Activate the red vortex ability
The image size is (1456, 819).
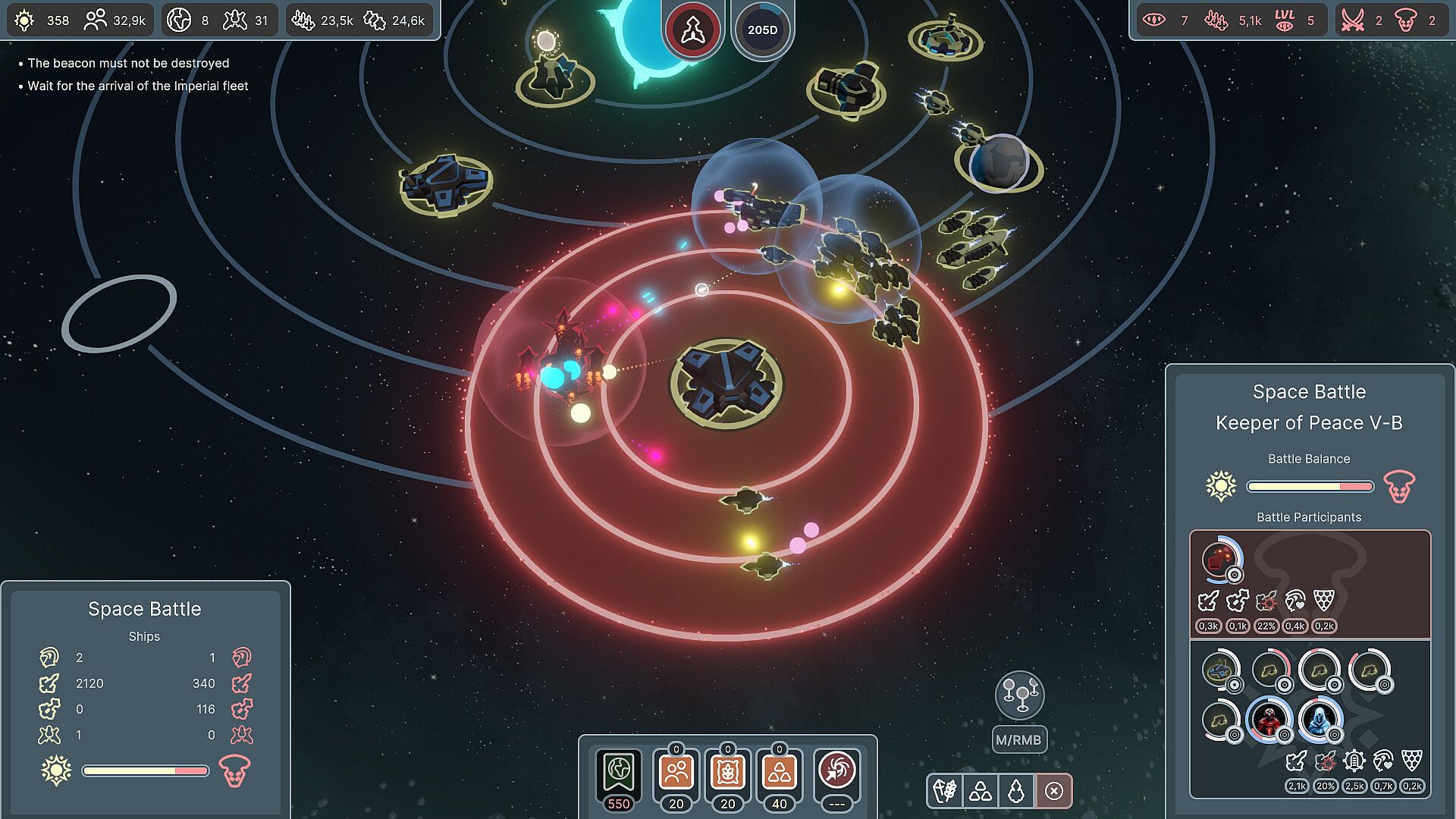836,771
